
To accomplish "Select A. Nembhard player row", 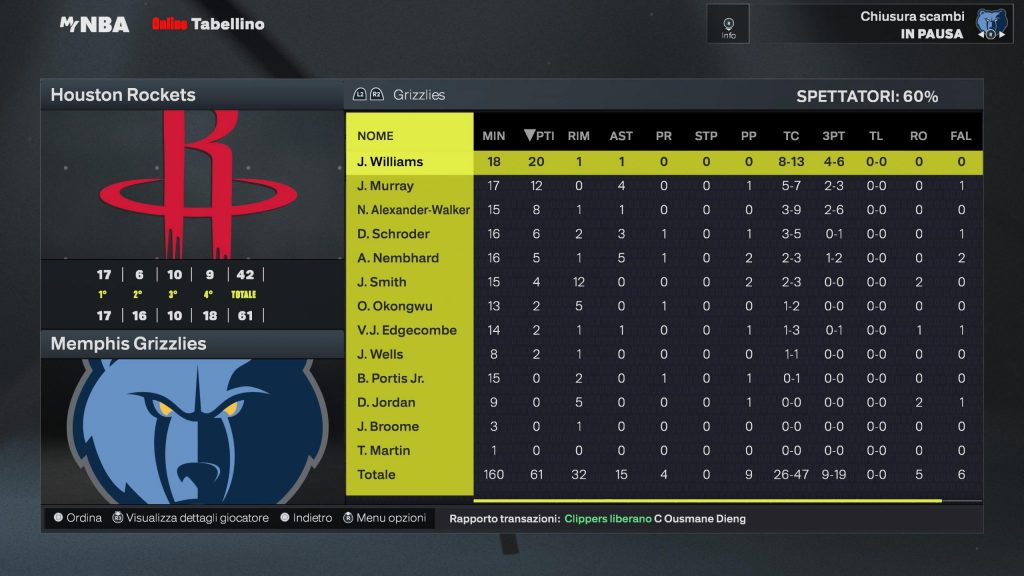I will point(398,258).
